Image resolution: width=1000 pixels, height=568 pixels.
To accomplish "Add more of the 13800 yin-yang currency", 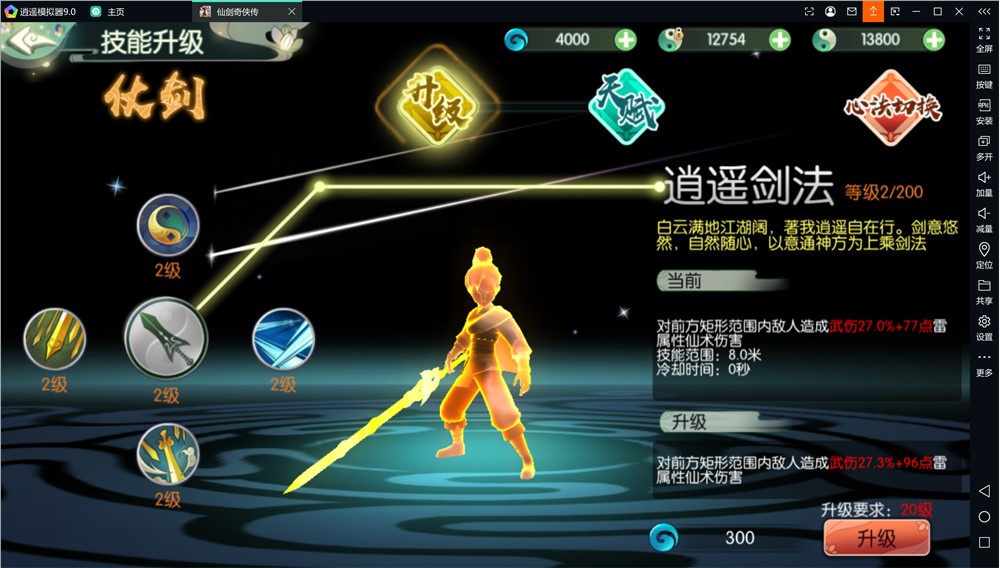I will [934, 40].
